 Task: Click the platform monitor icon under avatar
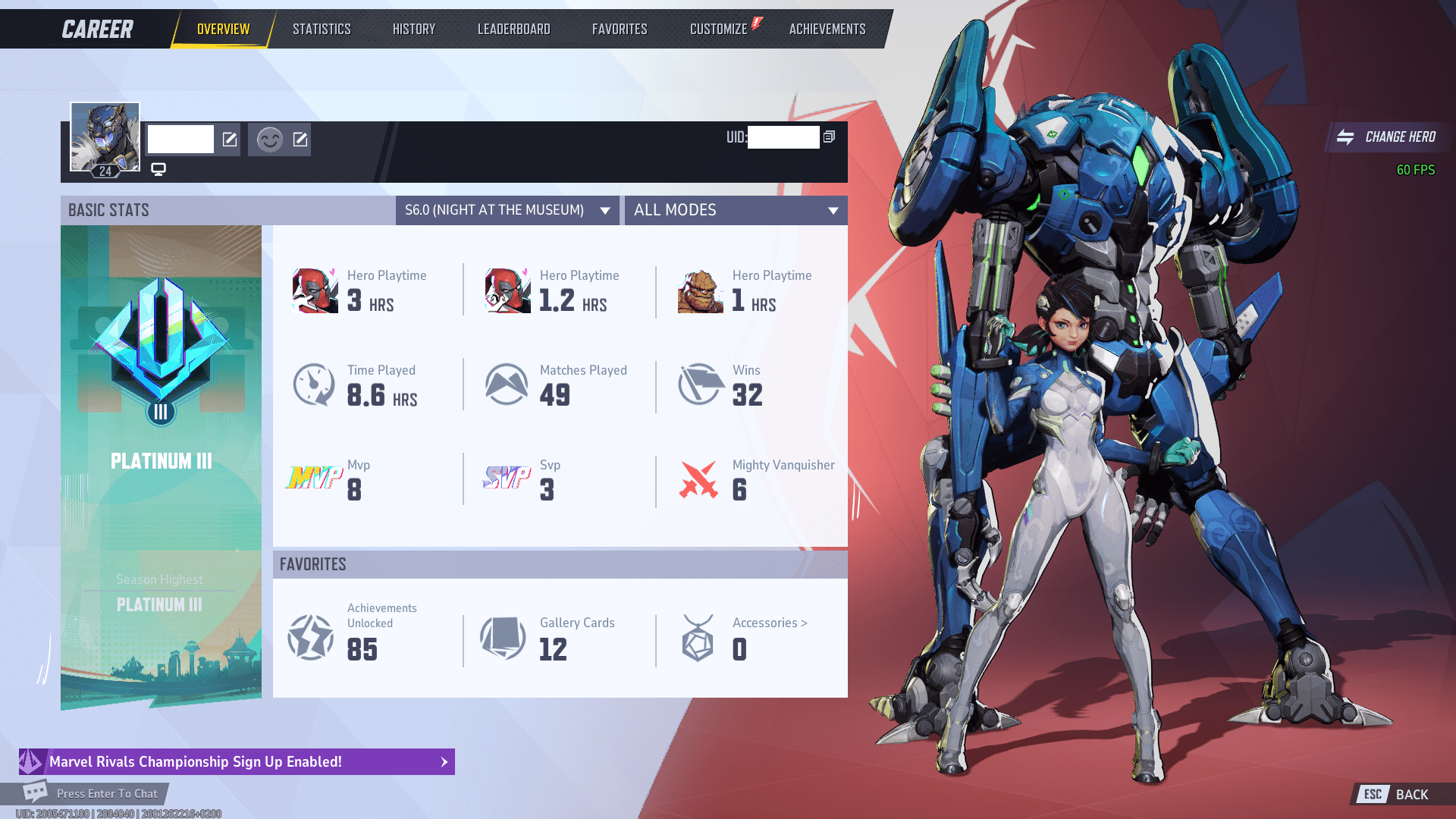point(158,168)
